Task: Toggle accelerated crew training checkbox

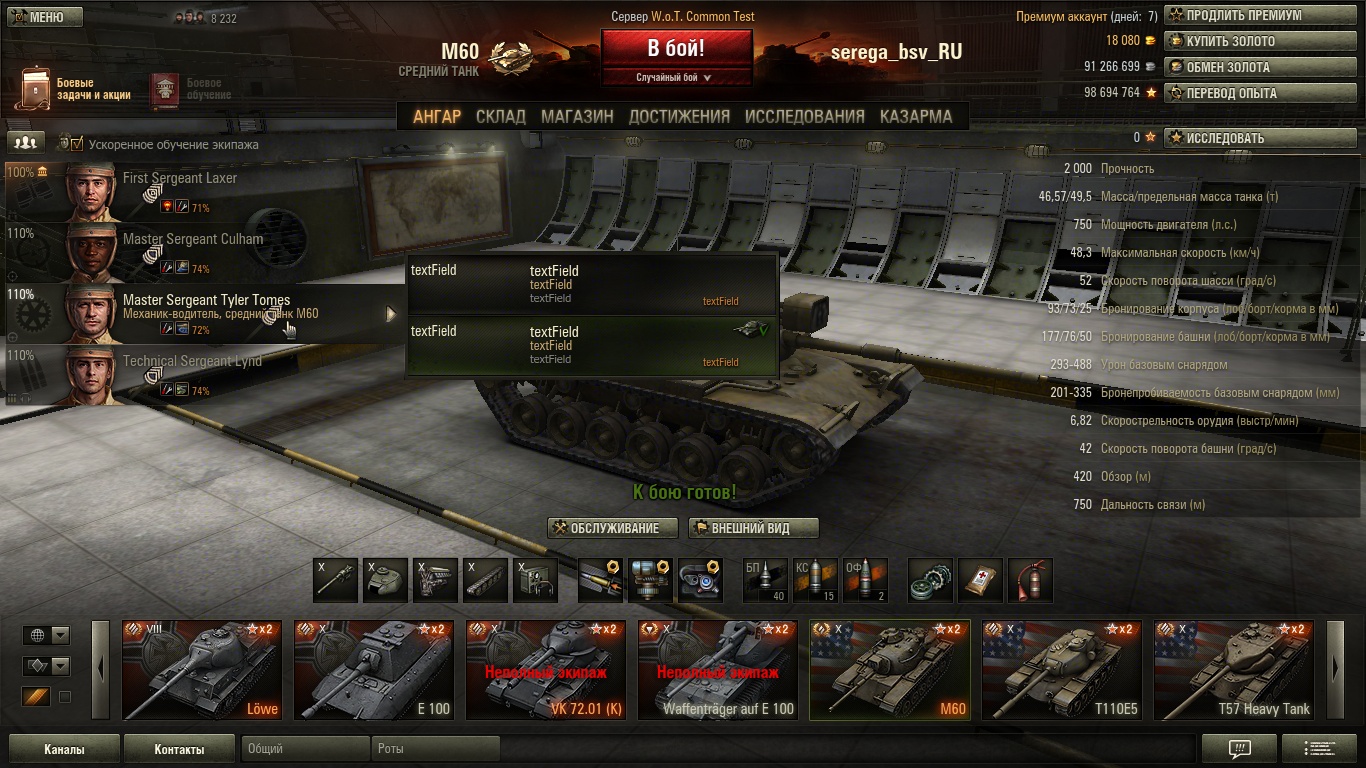Action: 77,144
